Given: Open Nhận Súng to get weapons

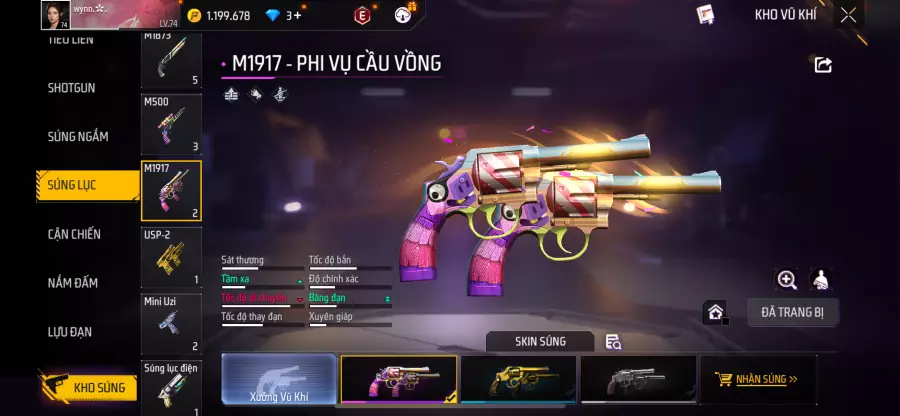Looking at the screenshot, I should click(x=757, y=380).
